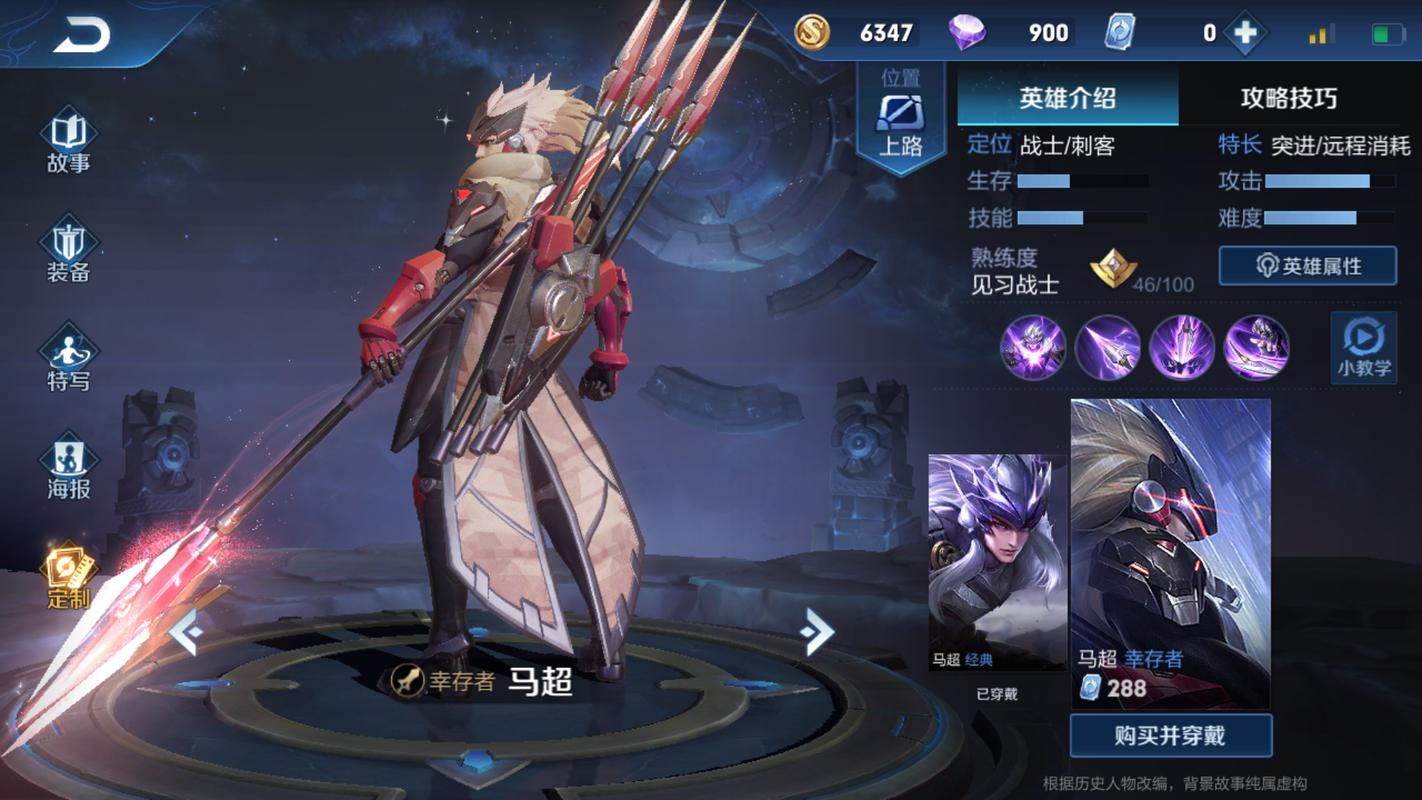The image size is (1422, 800).
Task: Select the 定制 customization option
Action: (x=68, y=576)
